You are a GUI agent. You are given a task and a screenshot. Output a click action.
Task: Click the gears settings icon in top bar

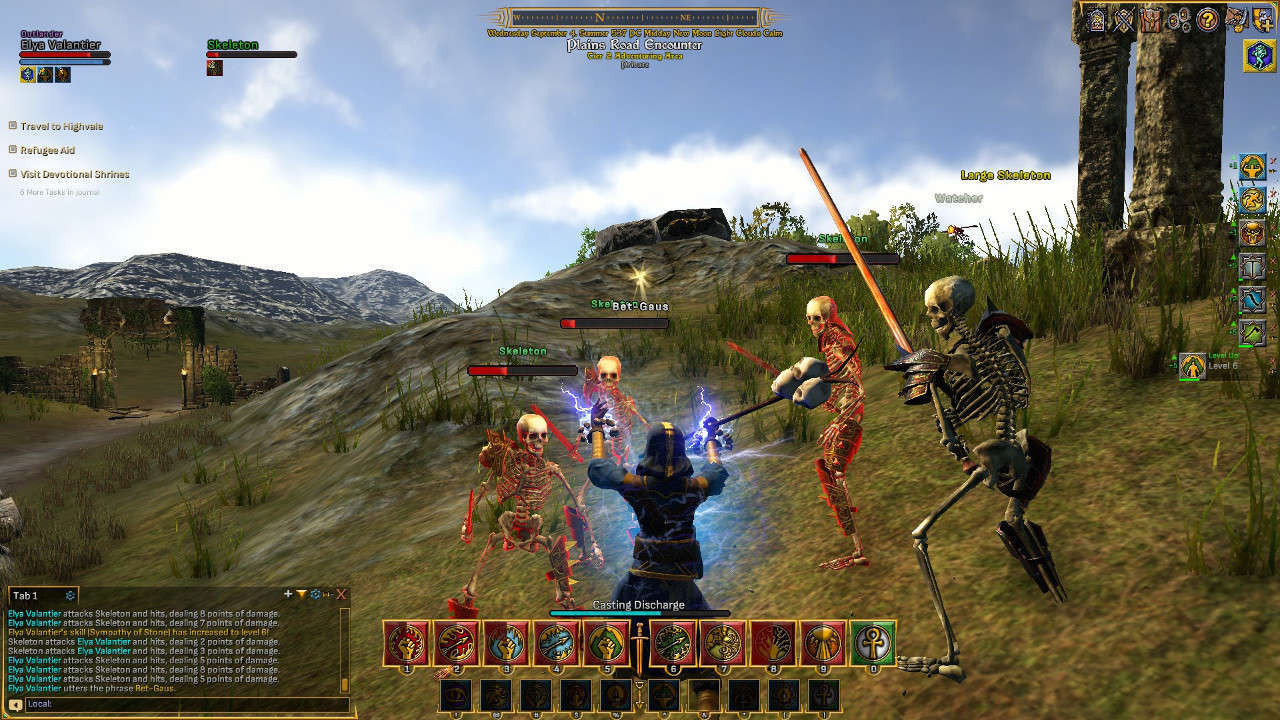(x=1180, y=19)
